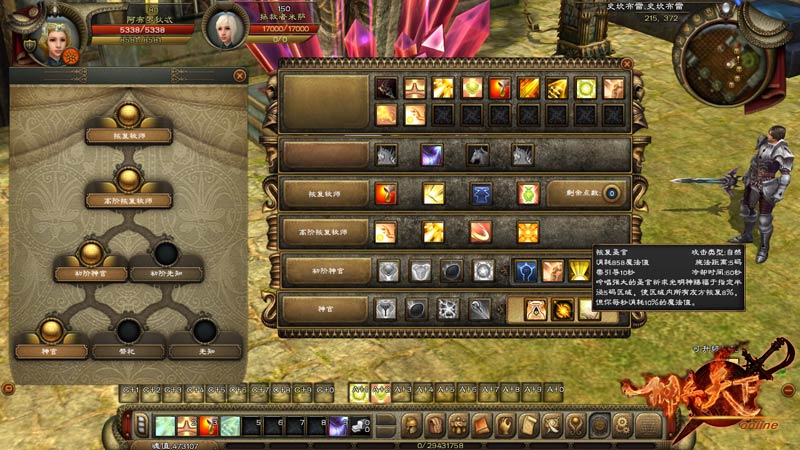This screenshot has width=800, height=450.
Task: Close the skills panel
Action: [627, 63]
